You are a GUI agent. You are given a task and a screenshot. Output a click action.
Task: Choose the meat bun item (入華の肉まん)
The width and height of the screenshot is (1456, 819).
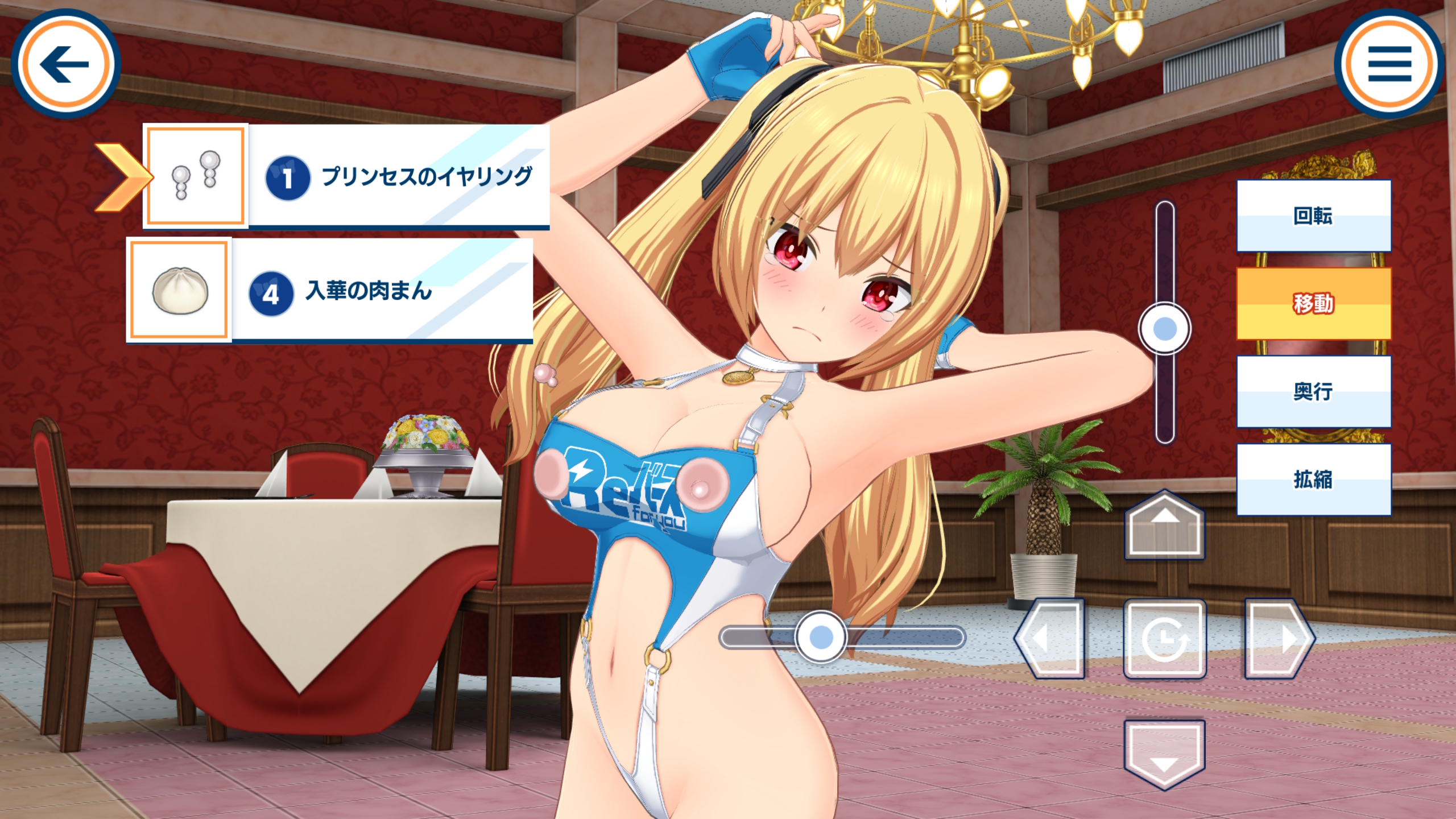(382, 290)
